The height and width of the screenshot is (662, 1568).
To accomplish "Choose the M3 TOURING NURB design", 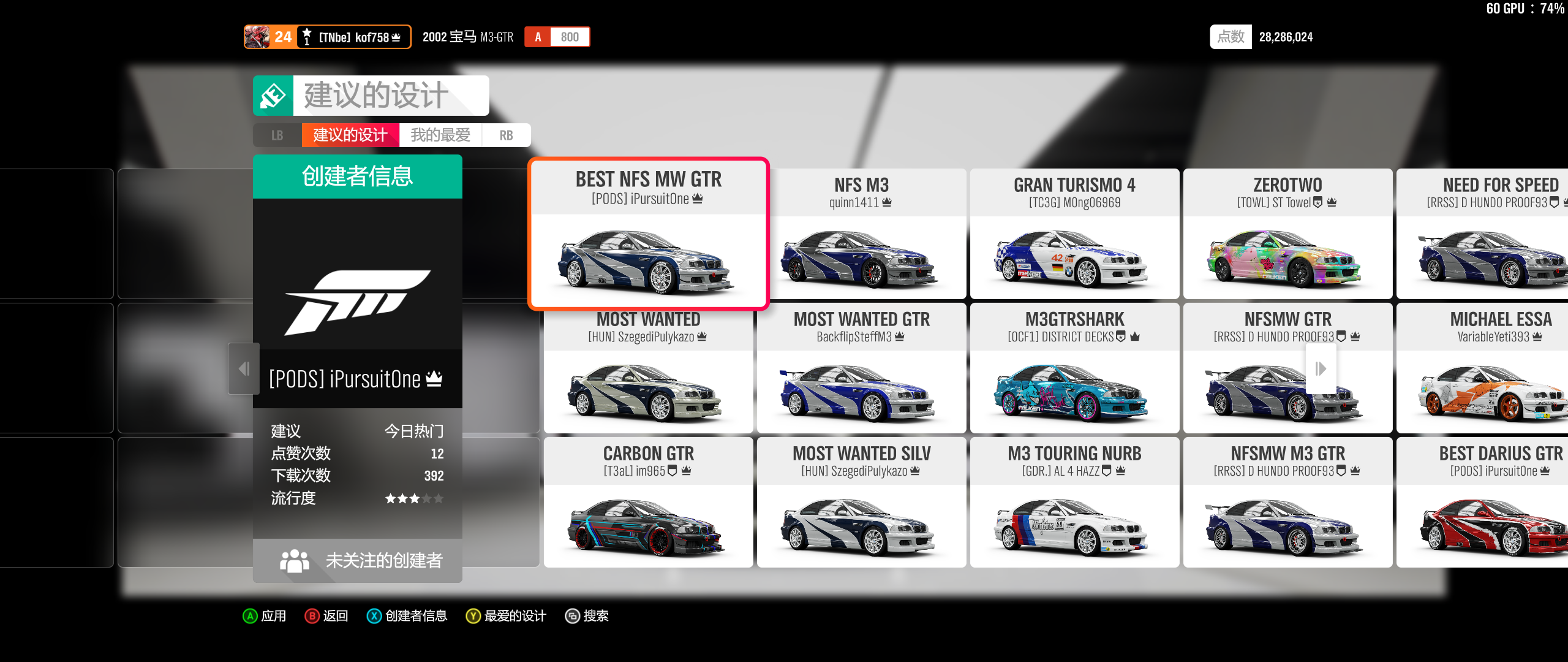I will click(1074, 503).
